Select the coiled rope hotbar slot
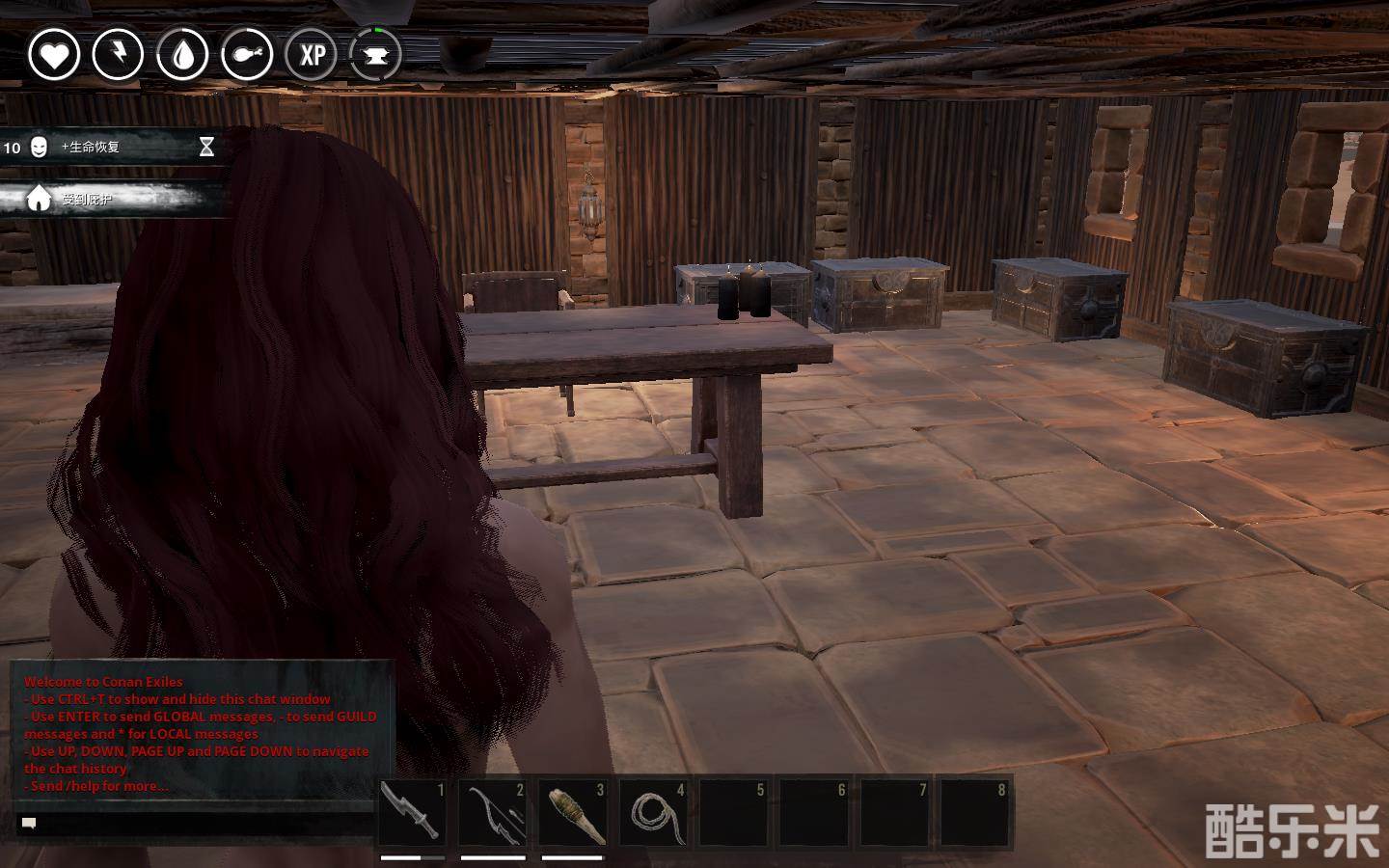Viewport: 1389px width, 868px height. [653, 813]
